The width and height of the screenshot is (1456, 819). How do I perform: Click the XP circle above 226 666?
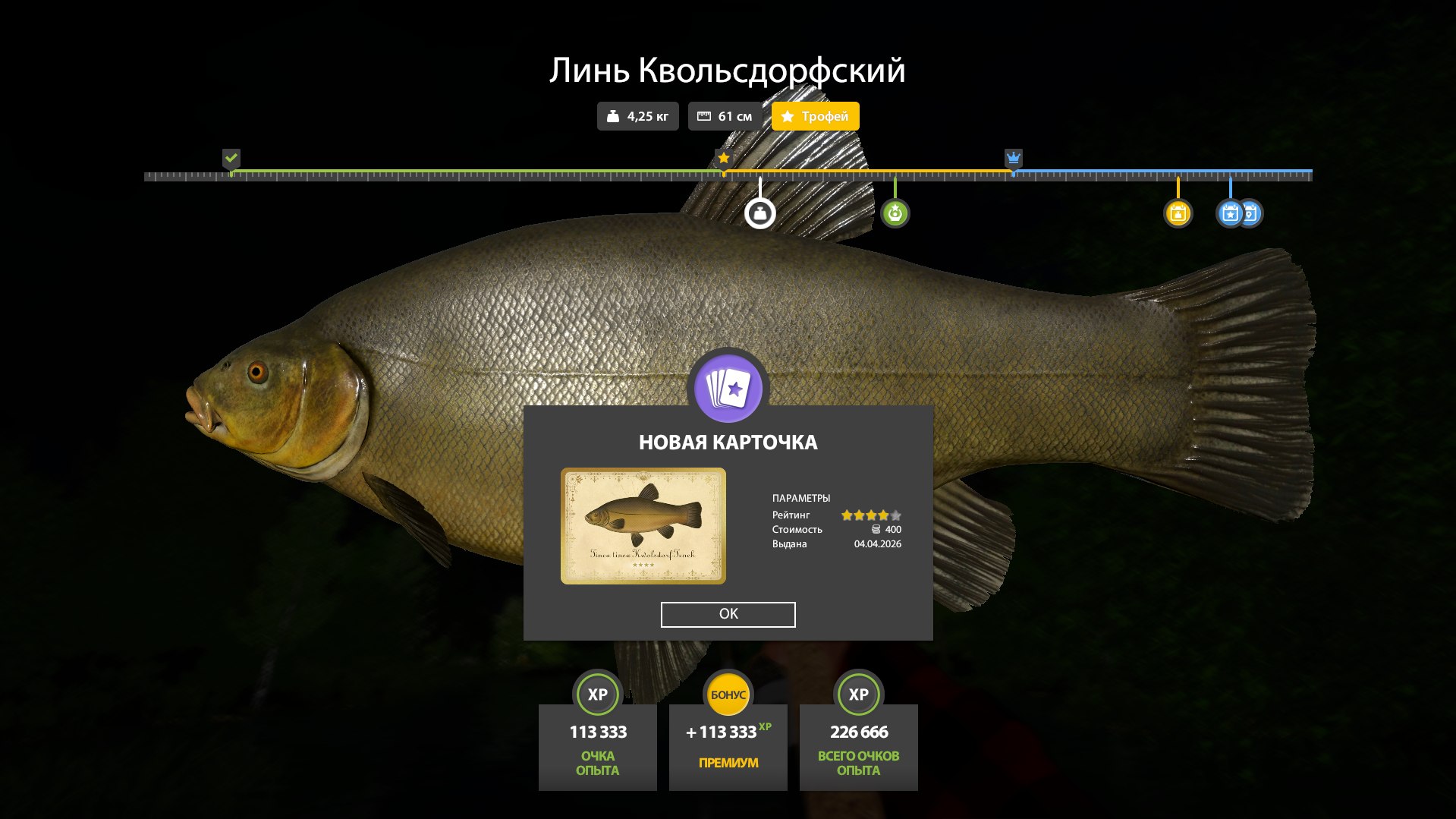pos(858,694)
